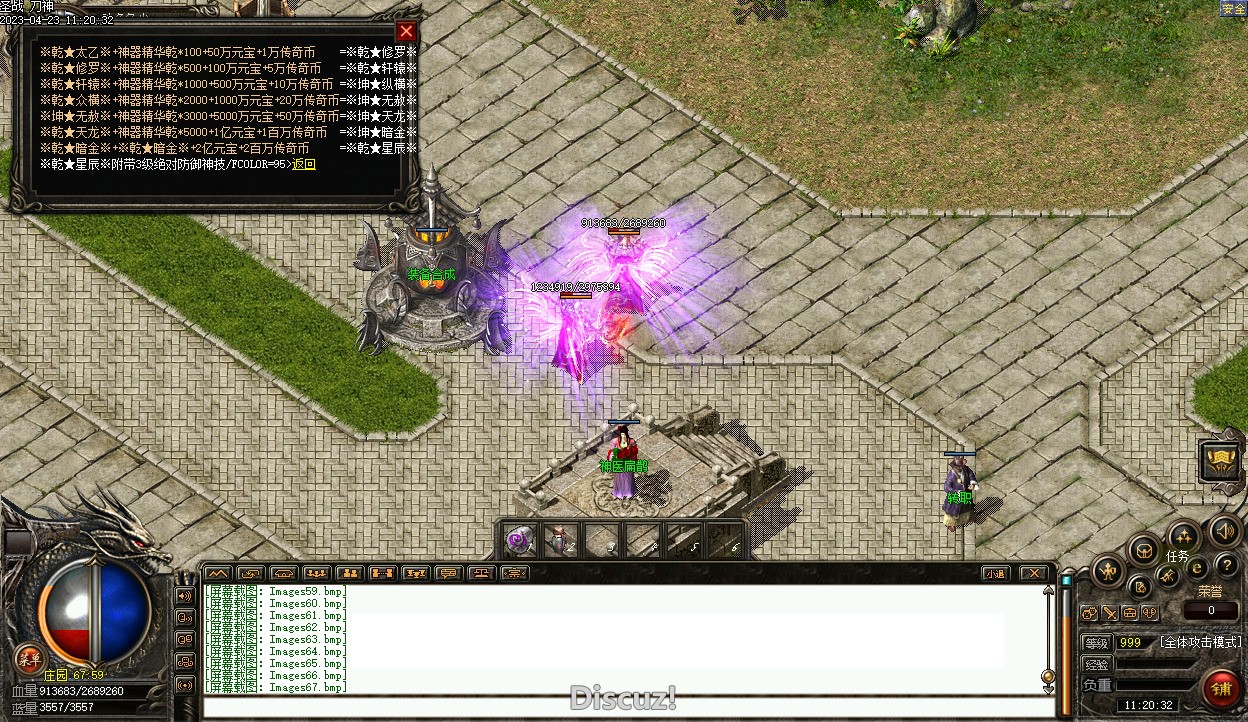The width and height of the screenshot is (1248, 722).
Task: Click the 等级 level button
Action: pyautogui.click(x=1097, y=642)
